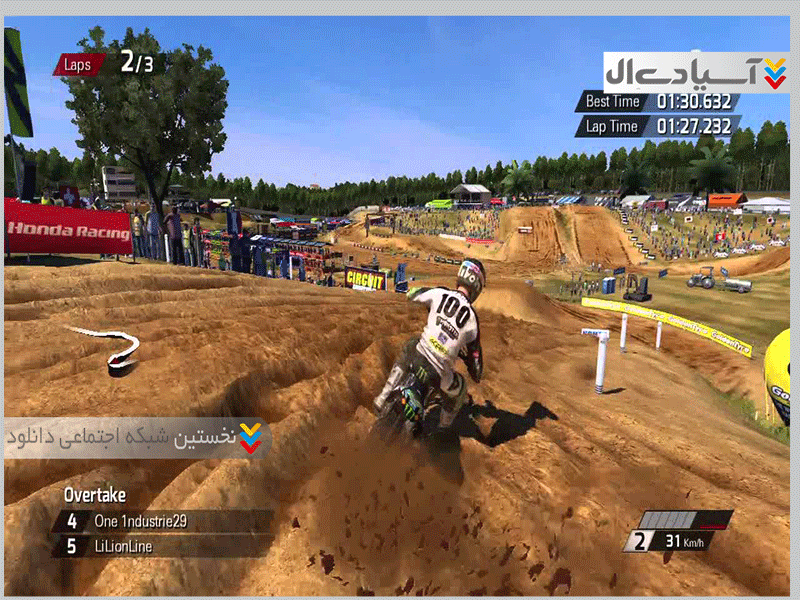Open the Asiadl logo watermark
Image resolution: width=800 pixels, height=600 pixels.
tap(696, 72)
